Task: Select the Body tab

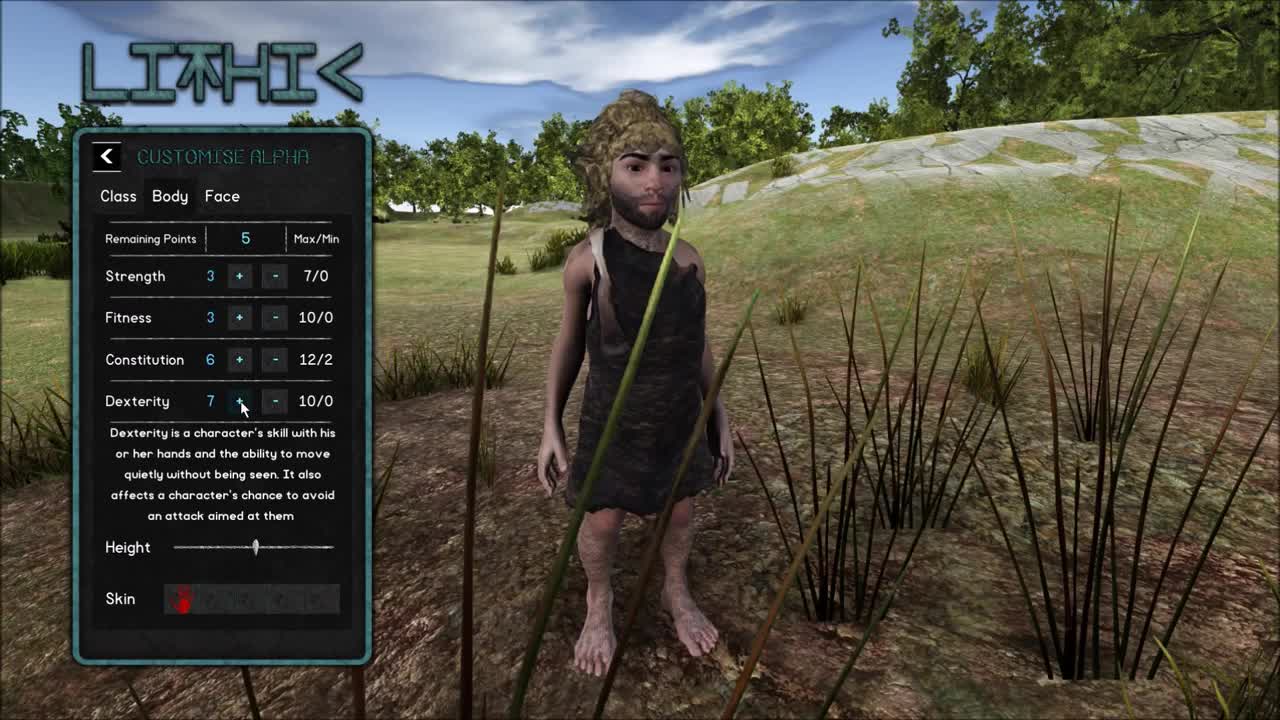Action: point(169,196)
